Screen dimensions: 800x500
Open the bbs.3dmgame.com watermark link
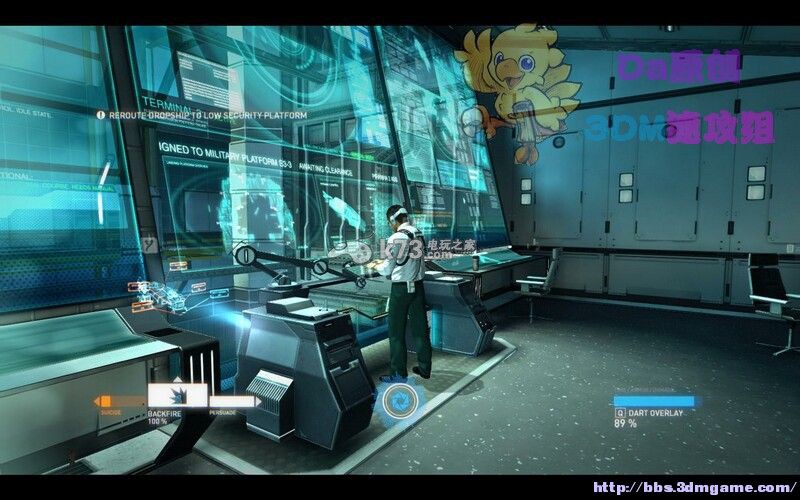coord(692,487)
